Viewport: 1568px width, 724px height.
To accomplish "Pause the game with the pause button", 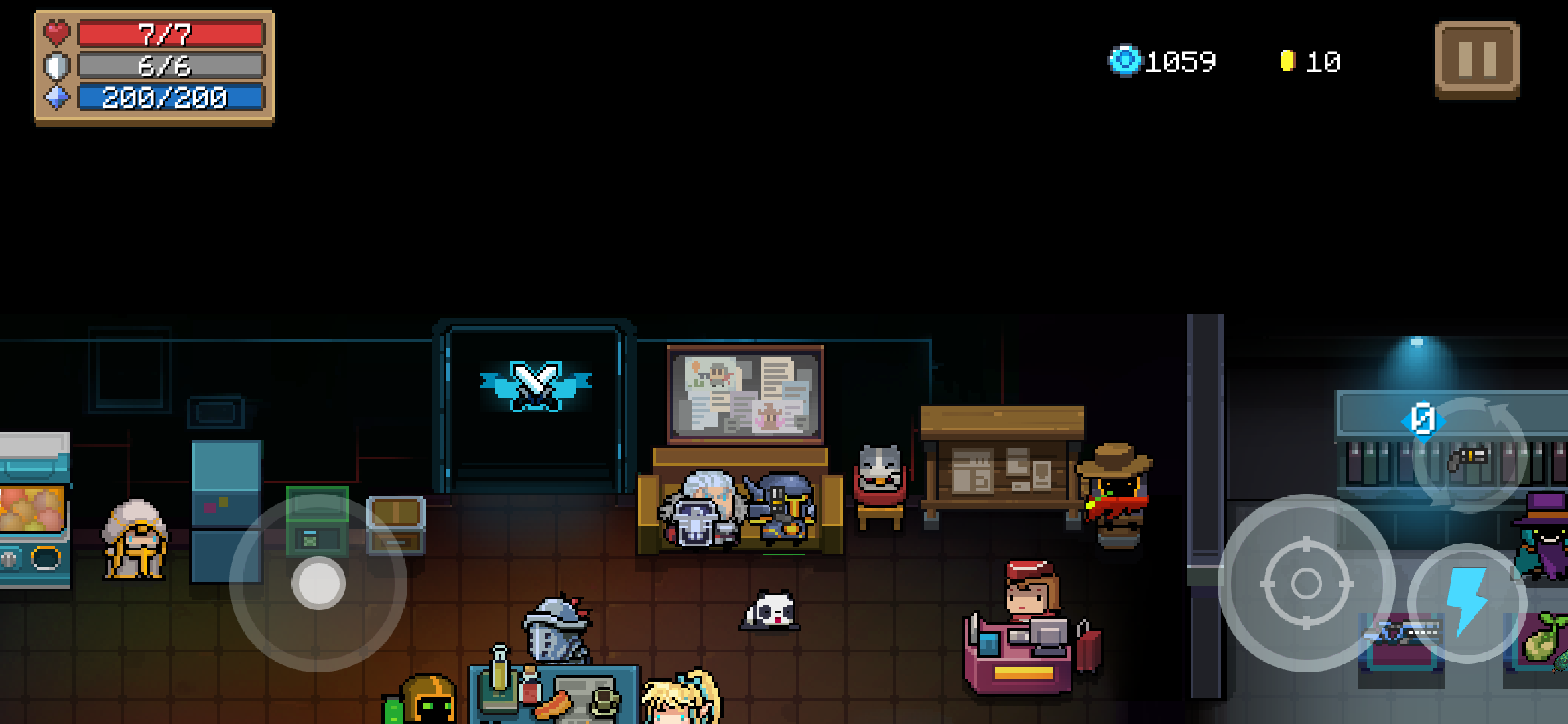I will [x=1477, y=60].
